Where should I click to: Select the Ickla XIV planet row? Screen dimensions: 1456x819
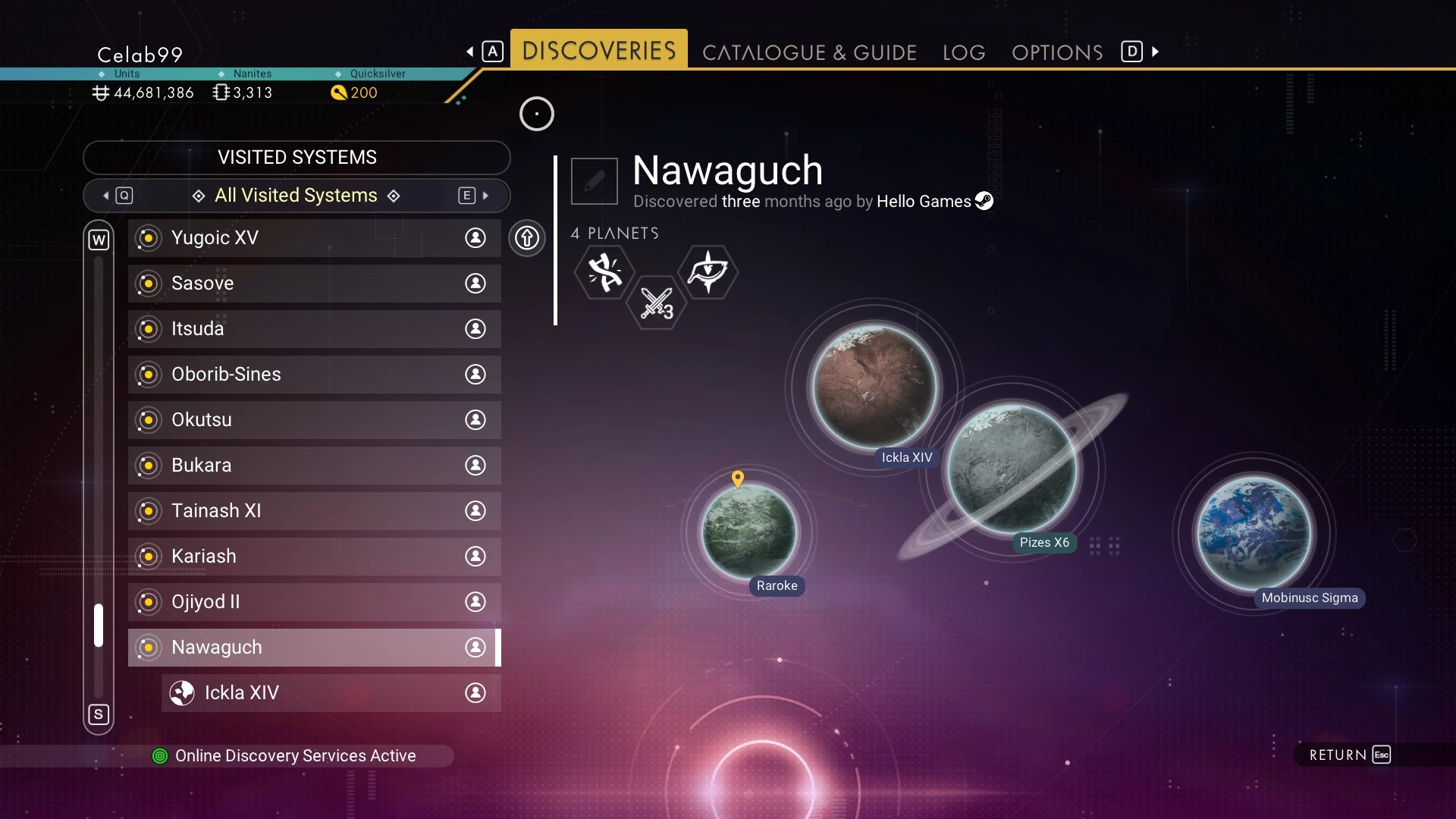(x=331, y=693)
